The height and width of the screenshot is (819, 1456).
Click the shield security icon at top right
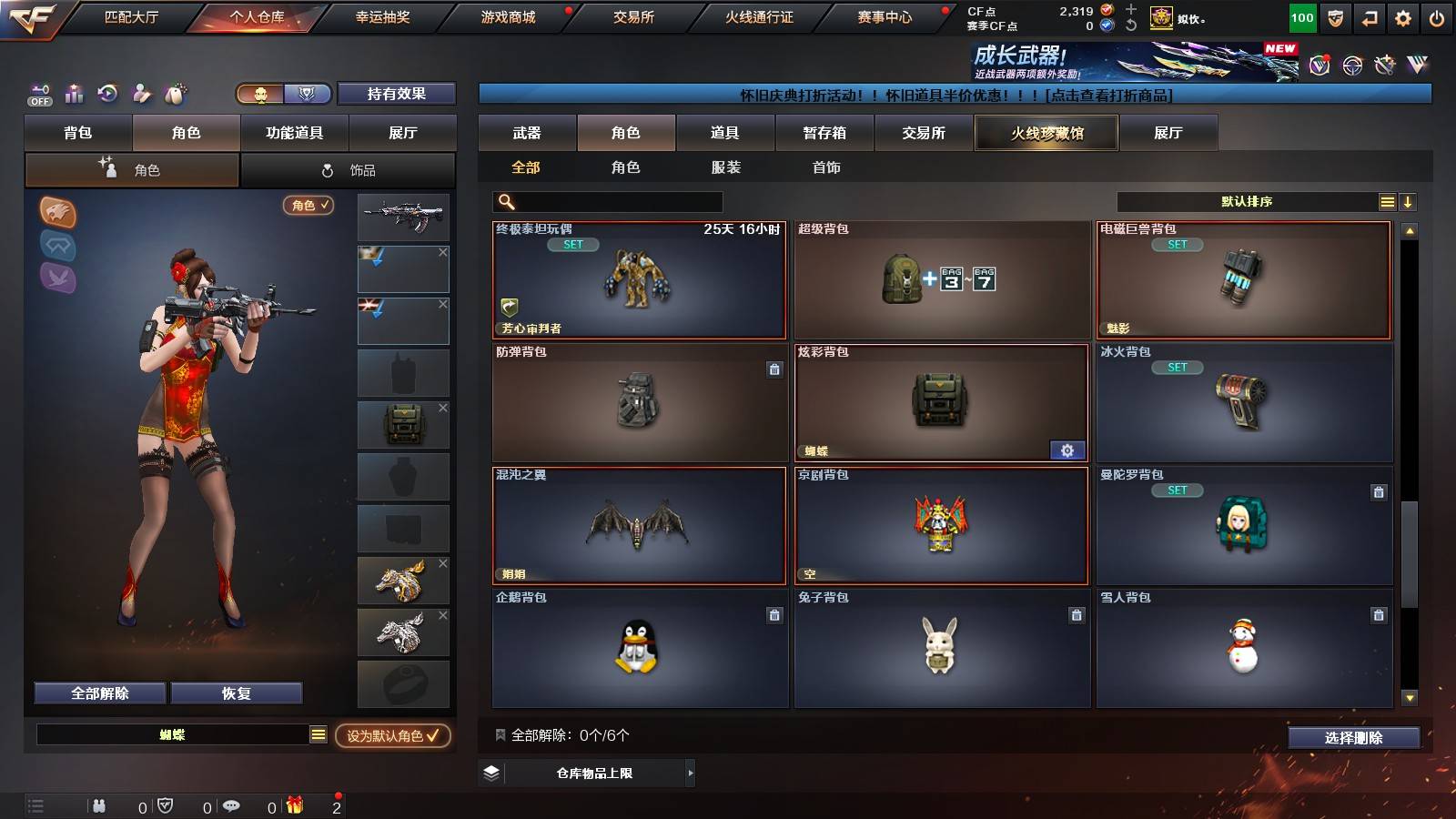(1334, 17)
